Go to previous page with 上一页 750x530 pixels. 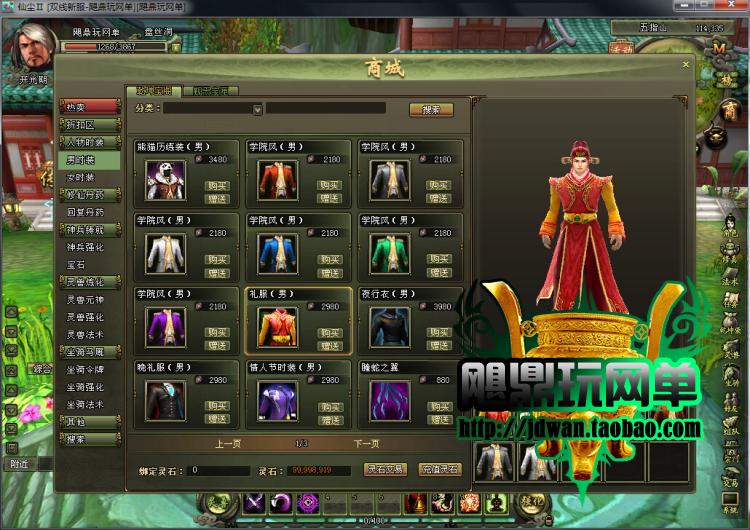(228, 443)
